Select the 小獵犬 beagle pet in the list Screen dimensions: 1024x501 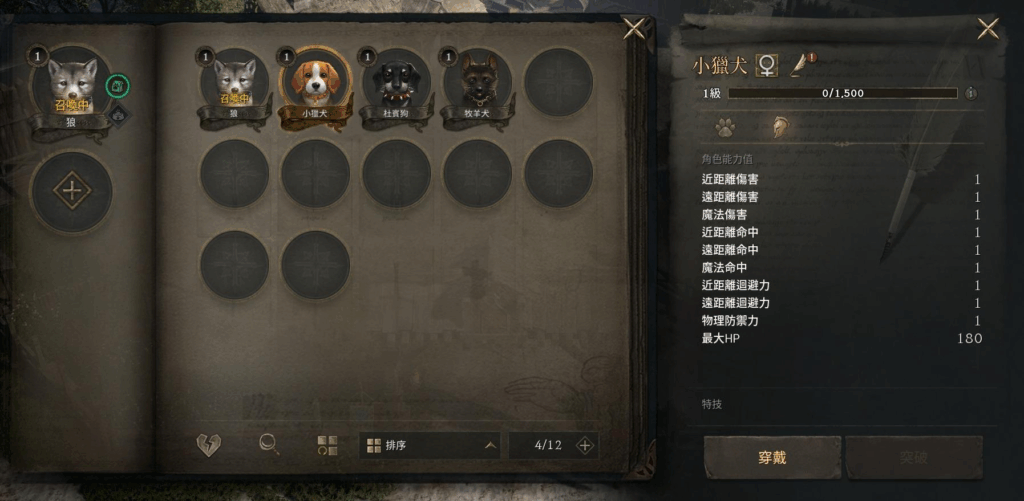315,82
